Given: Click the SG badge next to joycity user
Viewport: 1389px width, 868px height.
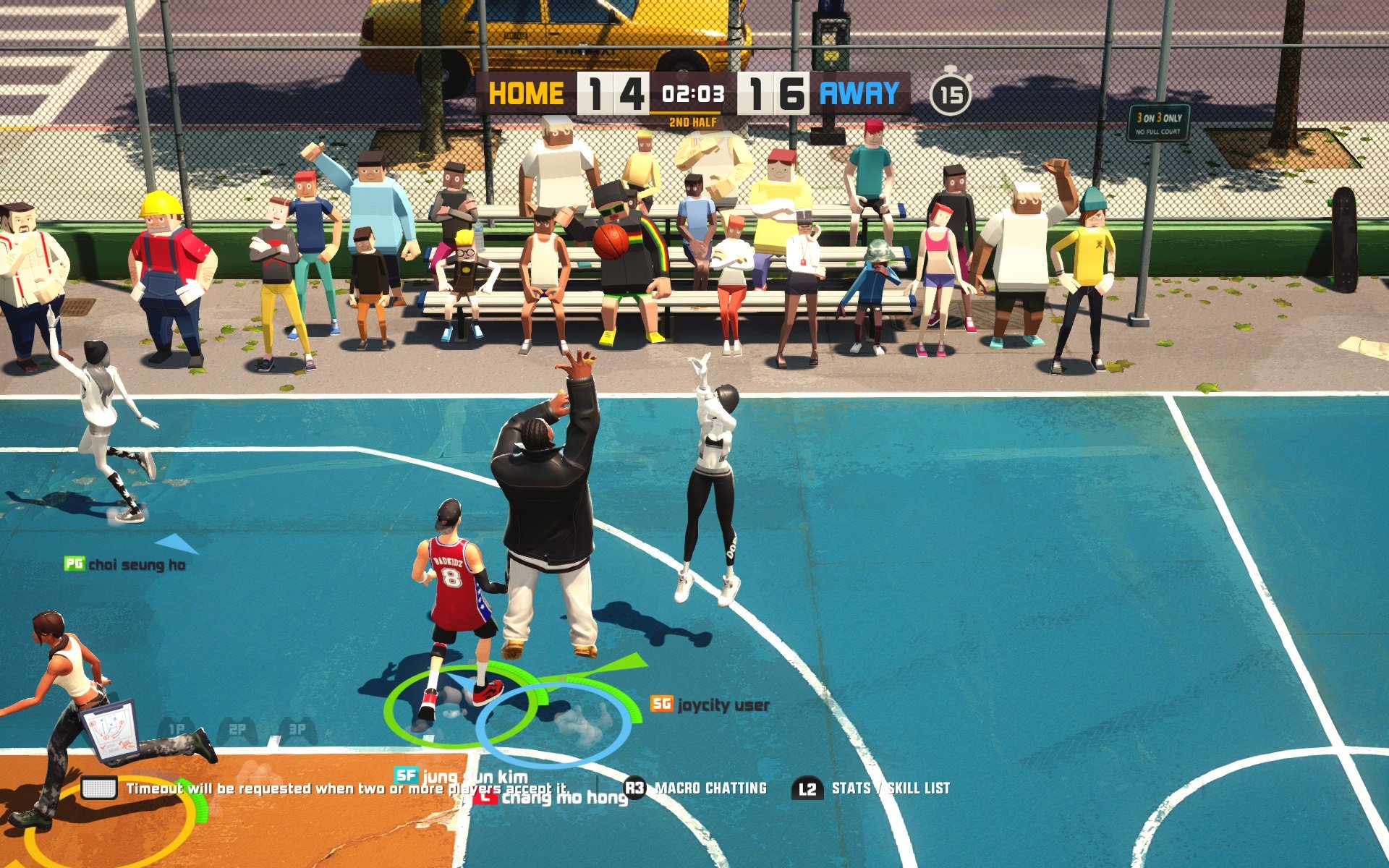Looking at the screenshot, I should coord(660,703).
